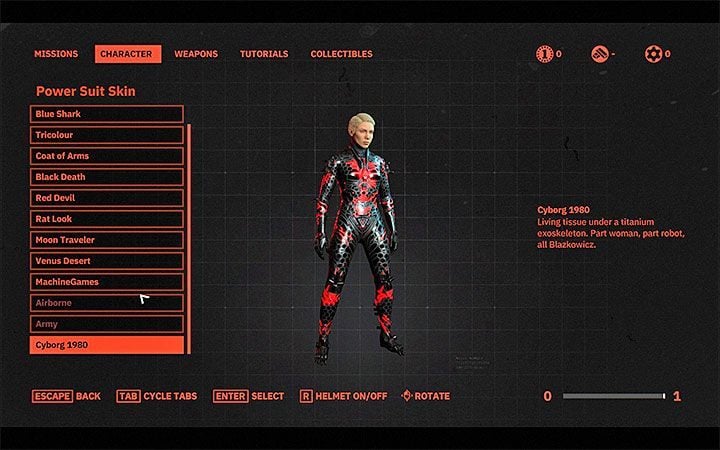Select the MachineGames skin
720x450 pixels.
coord(107,282)
